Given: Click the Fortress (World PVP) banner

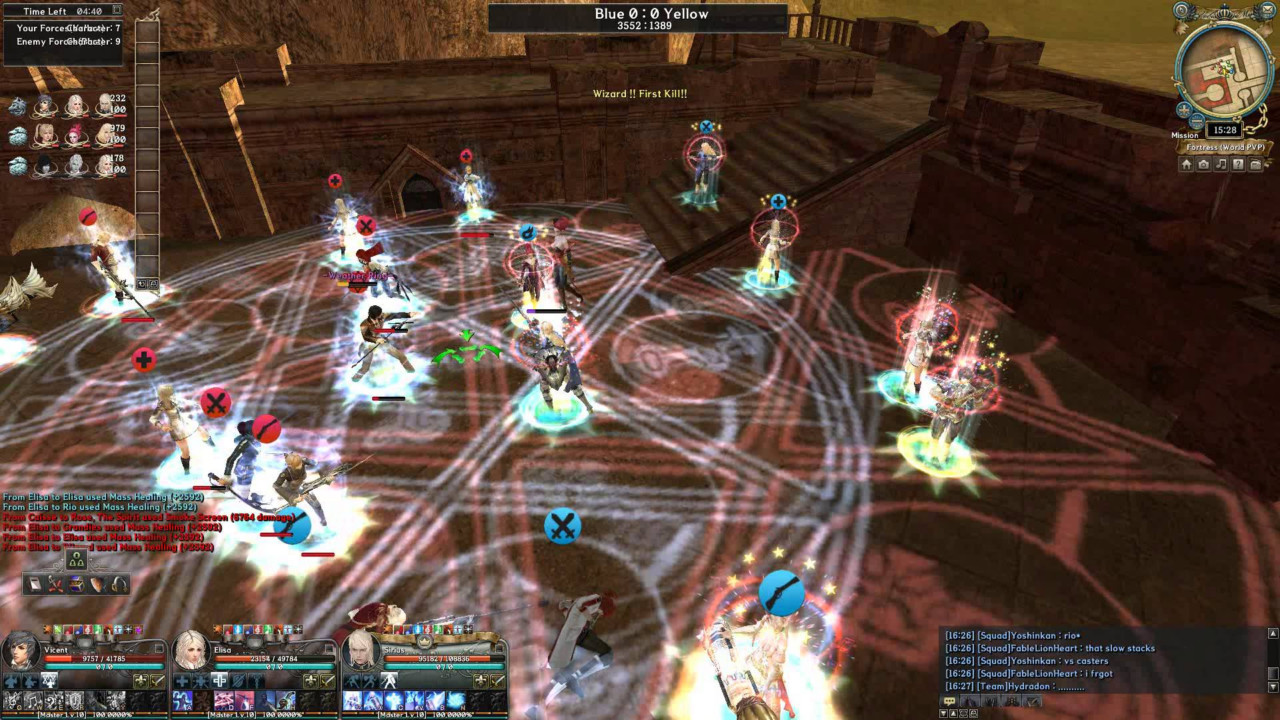Looking at the screenshot, I should 1225,148.
